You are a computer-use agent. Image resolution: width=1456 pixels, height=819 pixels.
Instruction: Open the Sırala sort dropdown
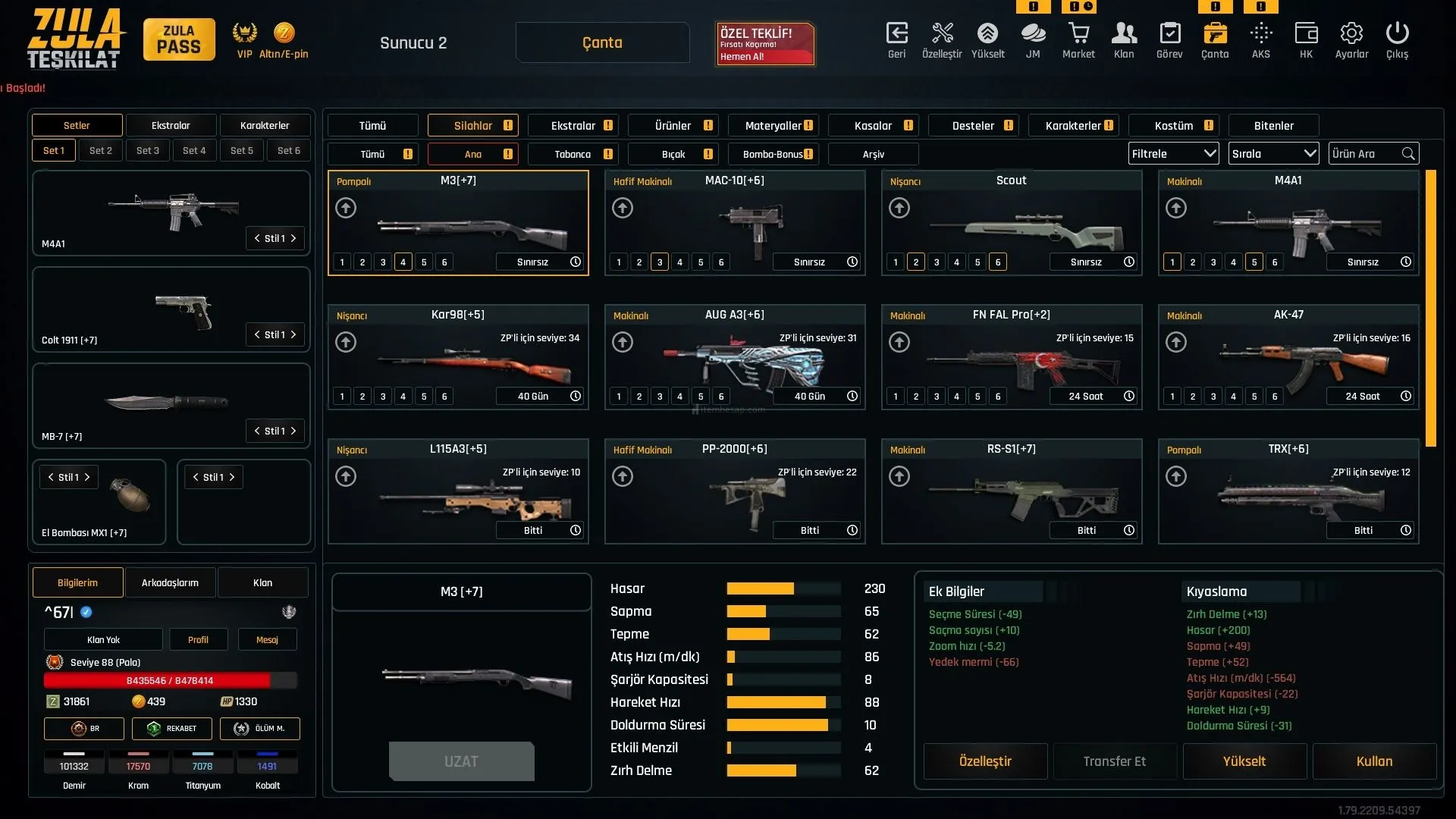(1273, 154)
